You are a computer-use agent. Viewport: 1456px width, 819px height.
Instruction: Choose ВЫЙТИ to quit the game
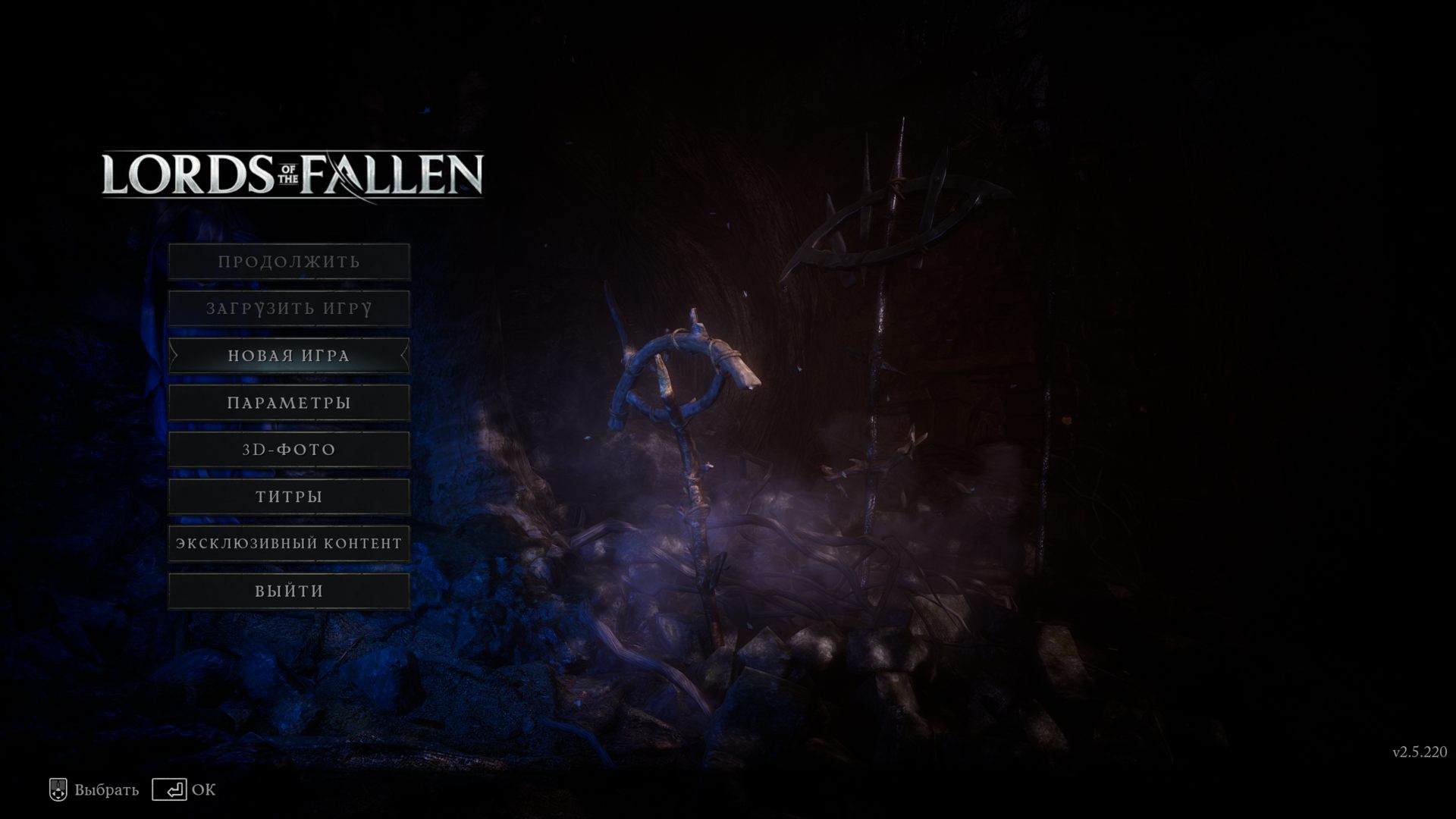click(289, 591)
